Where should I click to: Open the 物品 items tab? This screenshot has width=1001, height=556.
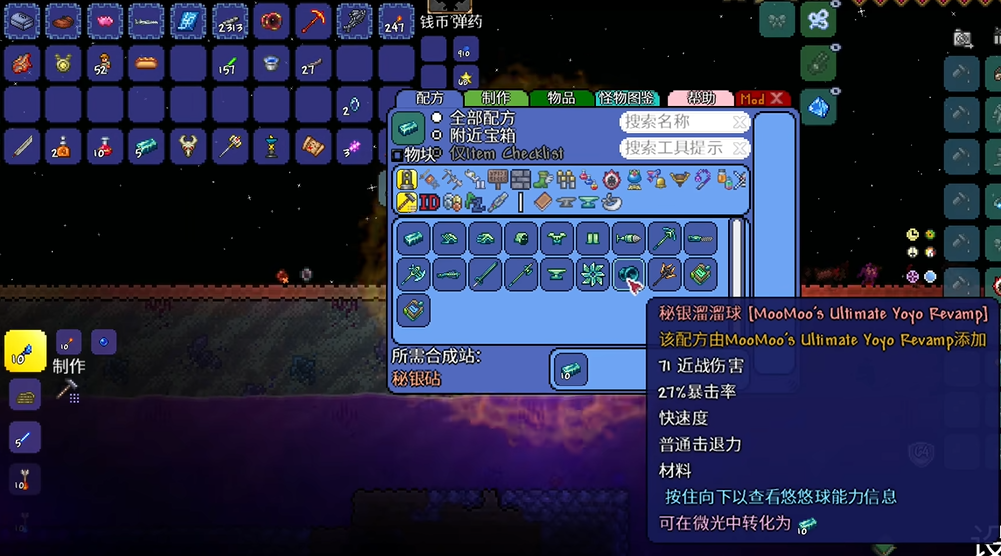(561, 98)
